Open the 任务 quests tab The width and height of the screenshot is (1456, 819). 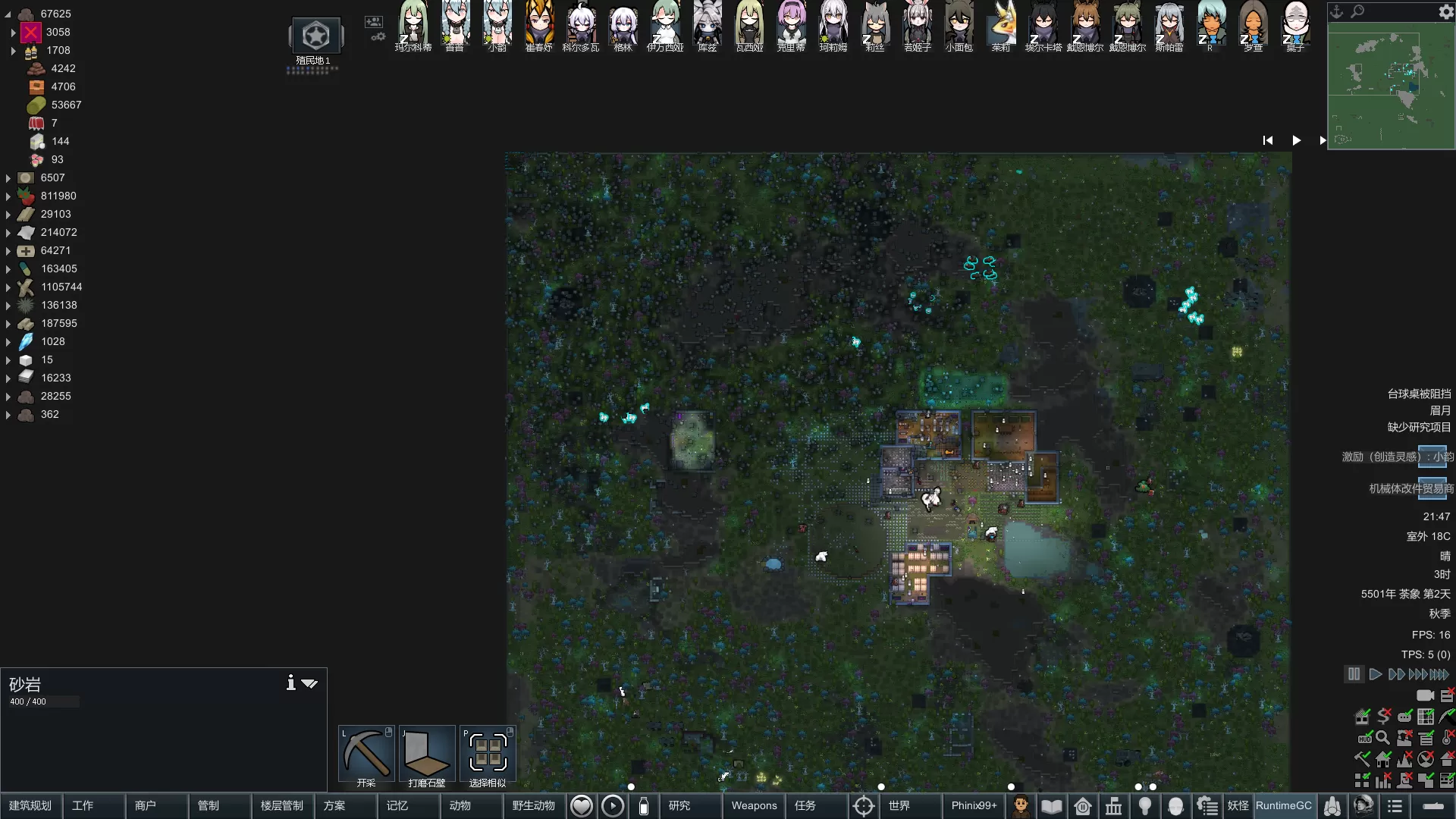(805, 805)
